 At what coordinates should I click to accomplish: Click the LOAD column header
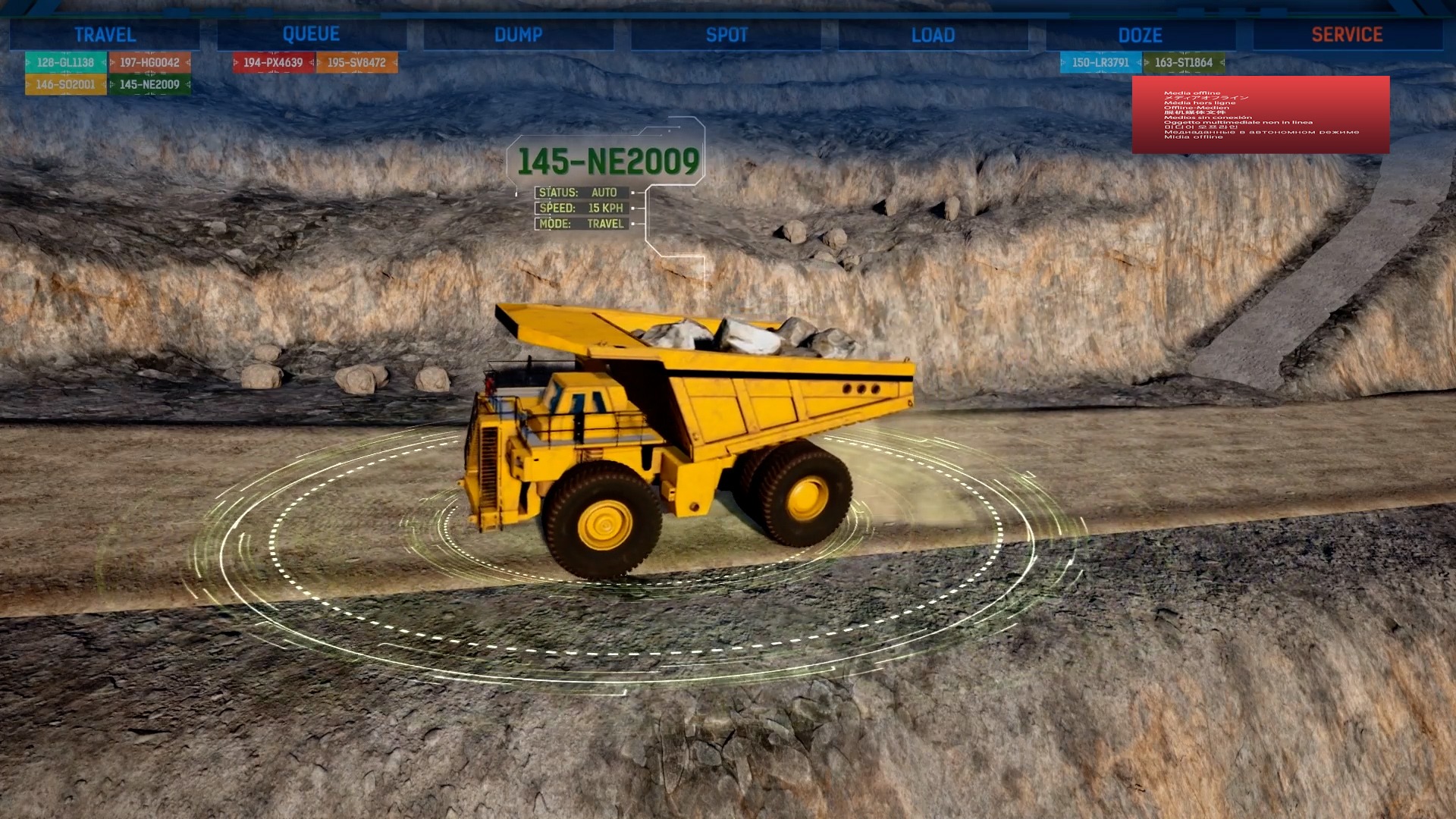[932, 34]
